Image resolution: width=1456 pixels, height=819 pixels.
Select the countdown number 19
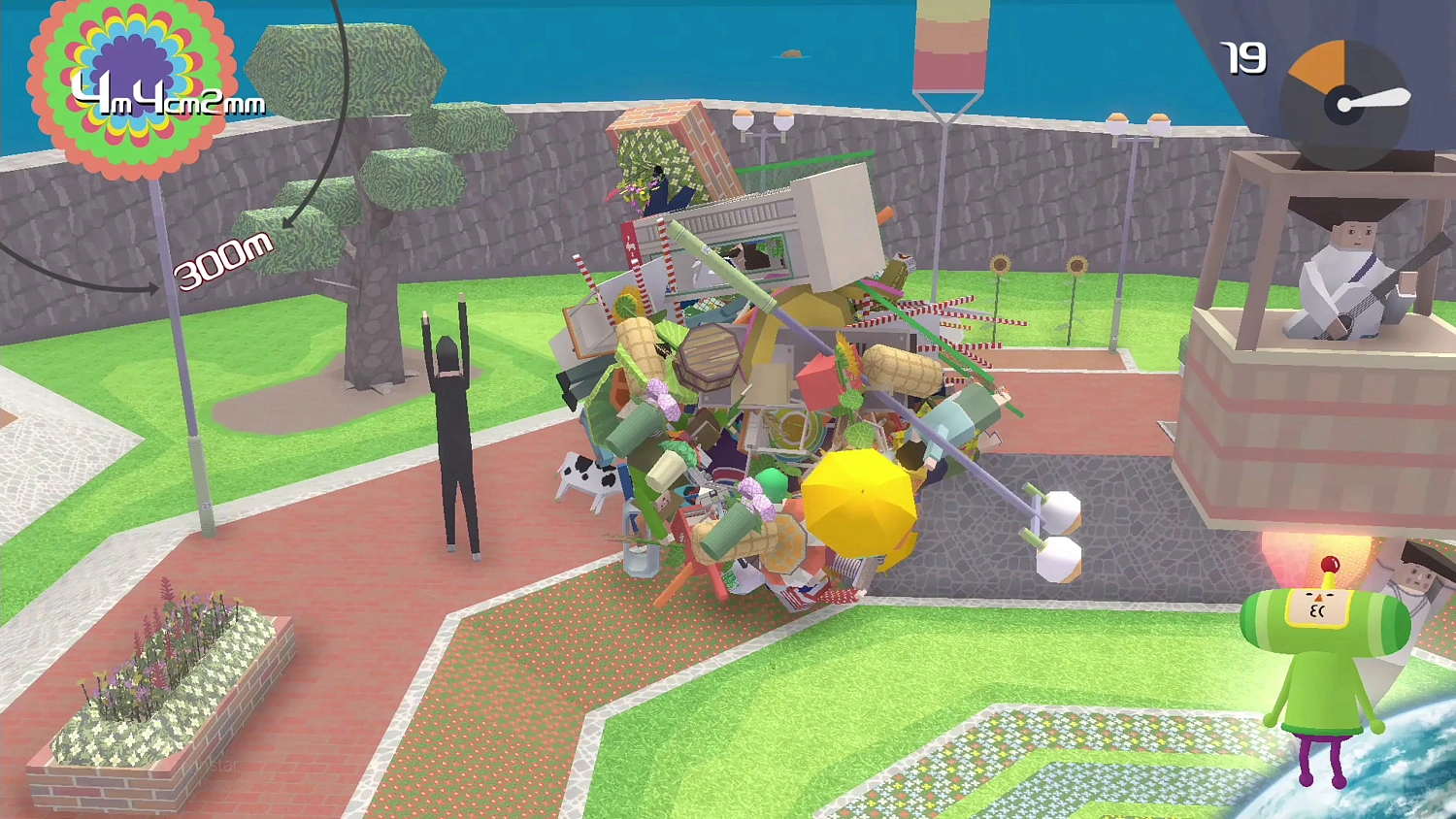tap(1243, 60)
